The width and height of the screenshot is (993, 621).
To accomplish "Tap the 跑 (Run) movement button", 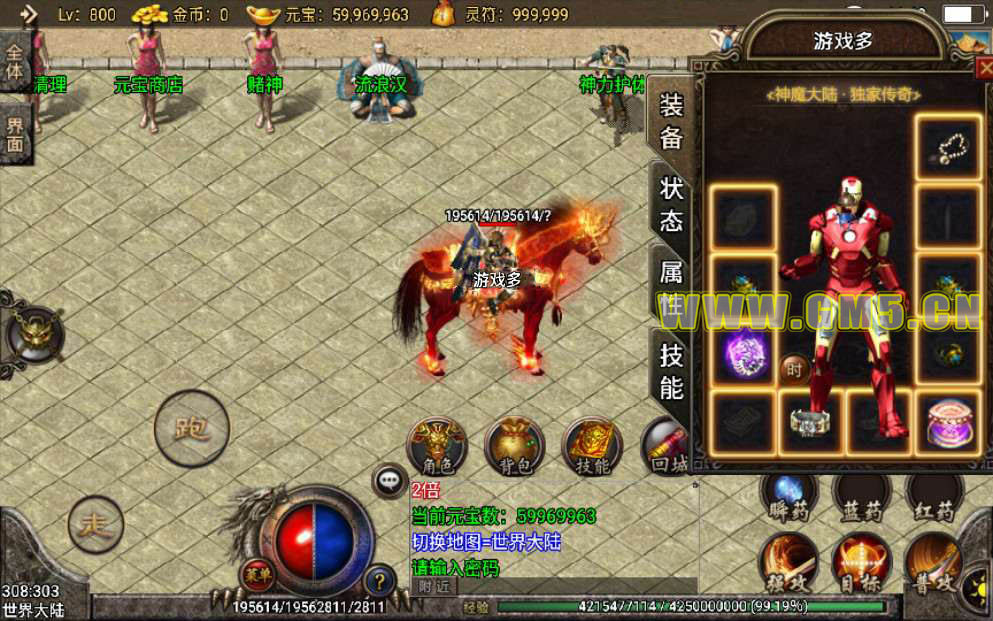I will click(191, 429).
